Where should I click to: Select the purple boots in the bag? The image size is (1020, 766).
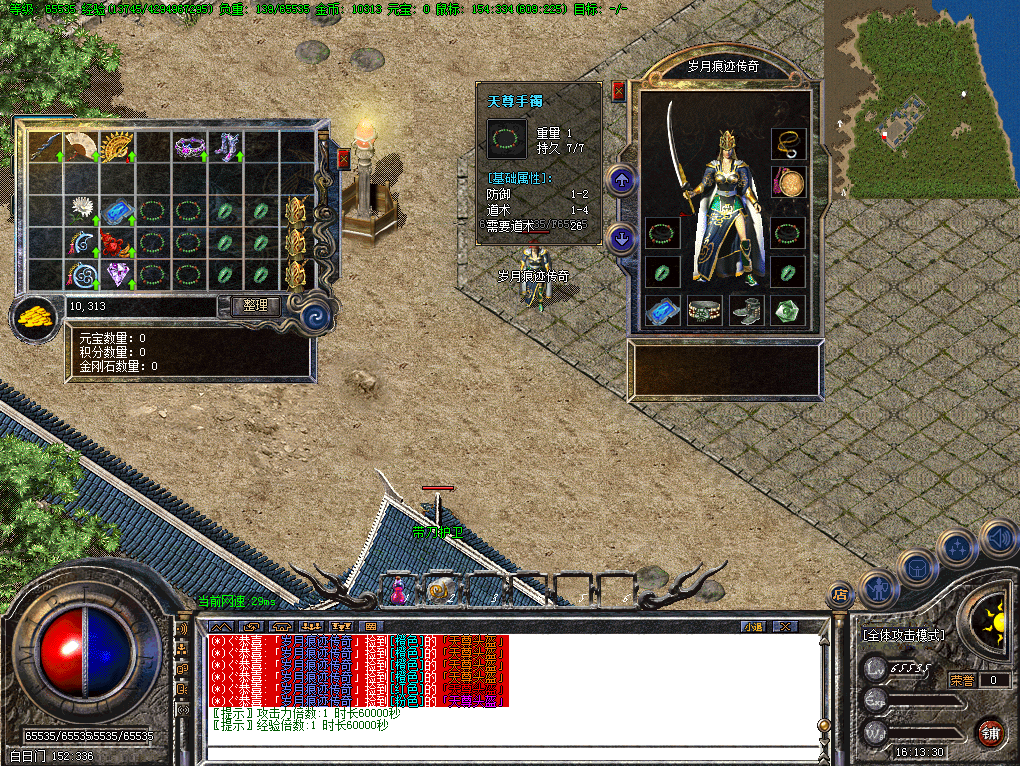pos(223,148)
